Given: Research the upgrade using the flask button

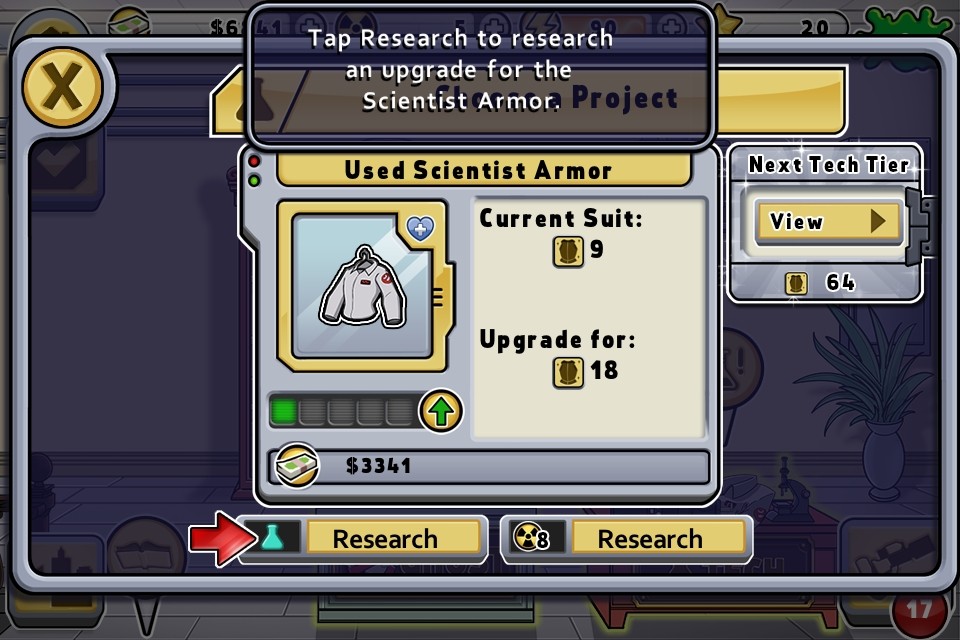Looking at the screenshot, I should pos(363,539).
